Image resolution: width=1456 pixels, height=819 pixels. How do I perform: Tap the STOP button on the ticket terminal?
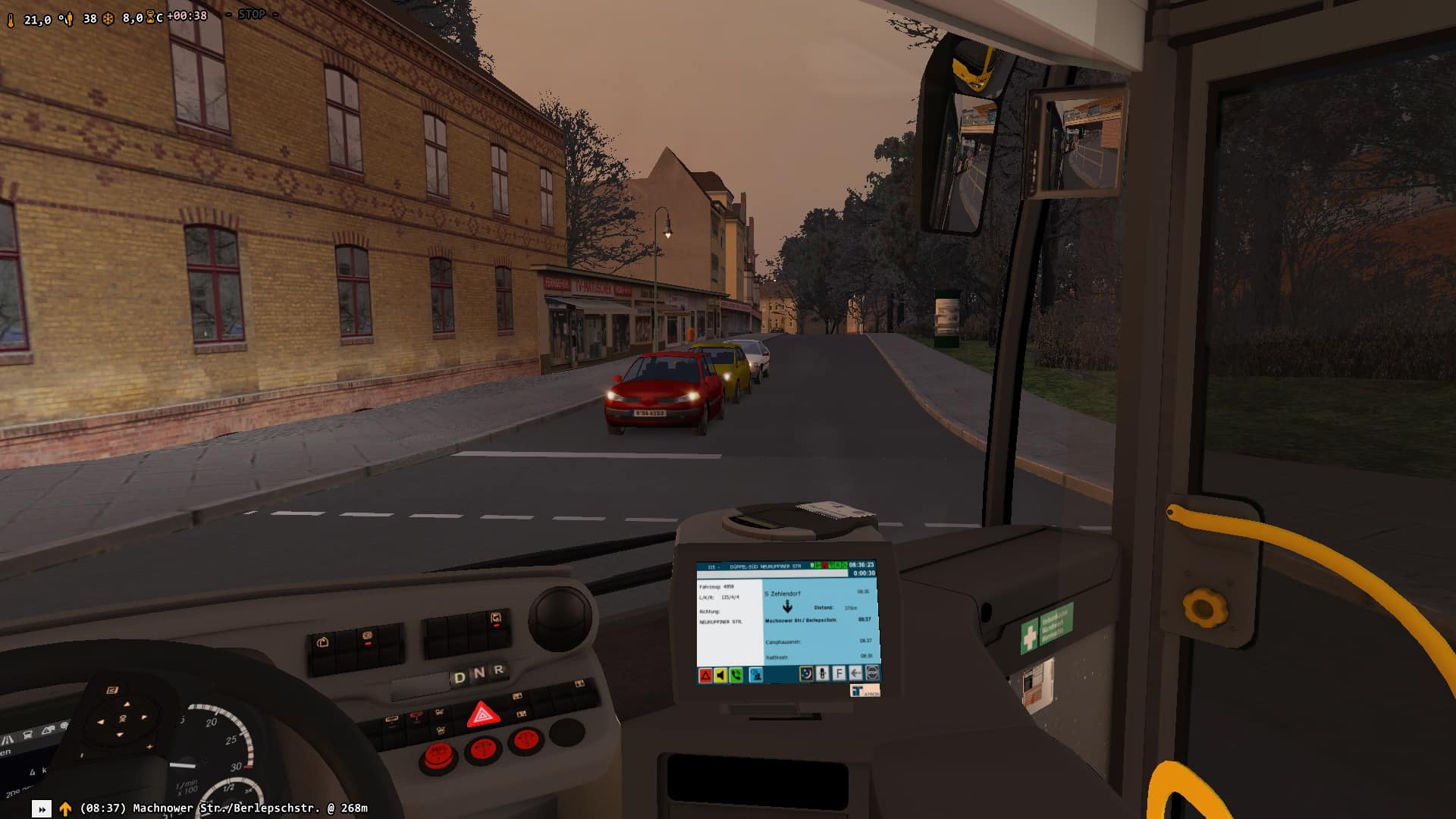coord(872,673)
